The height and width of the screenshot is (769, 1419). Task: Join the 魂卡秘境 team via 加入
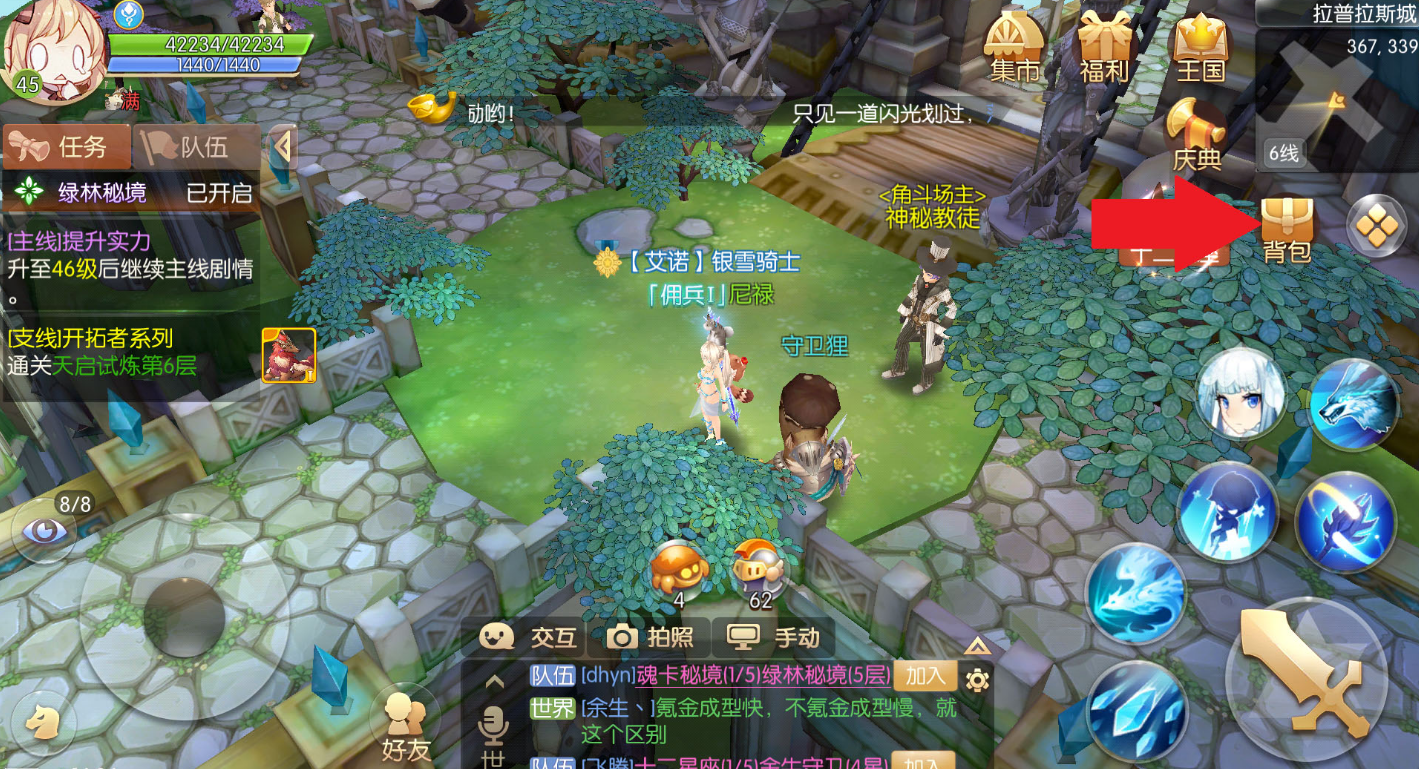[924, 676]
